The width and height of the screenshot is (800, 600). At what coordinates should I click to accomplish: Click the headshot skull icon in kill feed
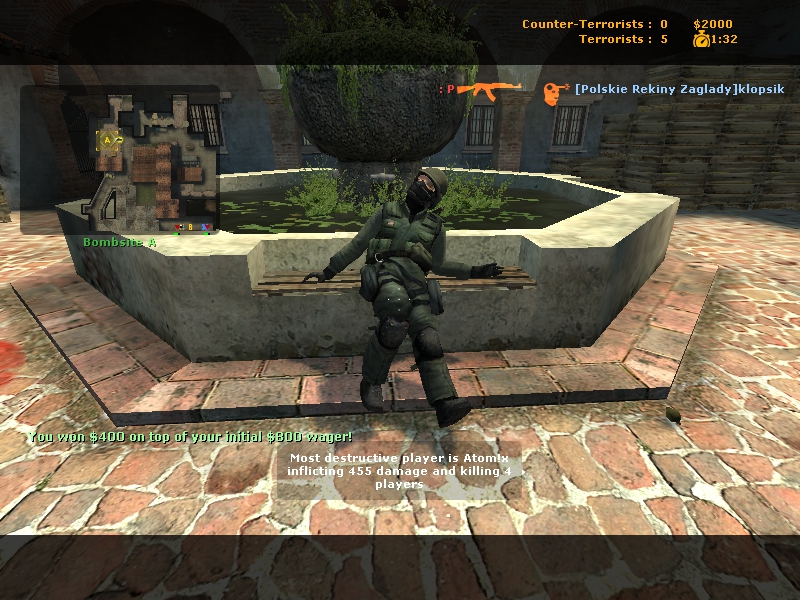coord(552,92)
